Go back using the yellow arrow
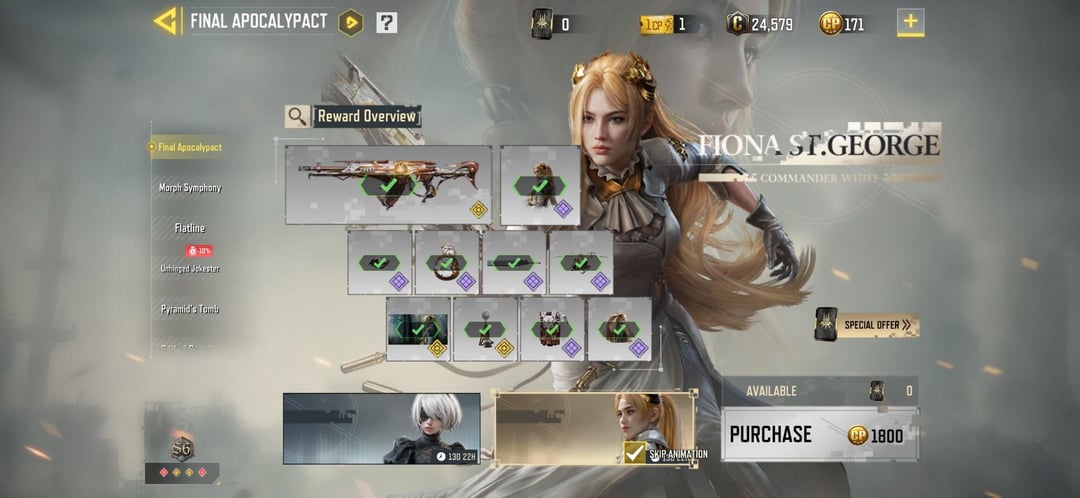 pos(165,21)
